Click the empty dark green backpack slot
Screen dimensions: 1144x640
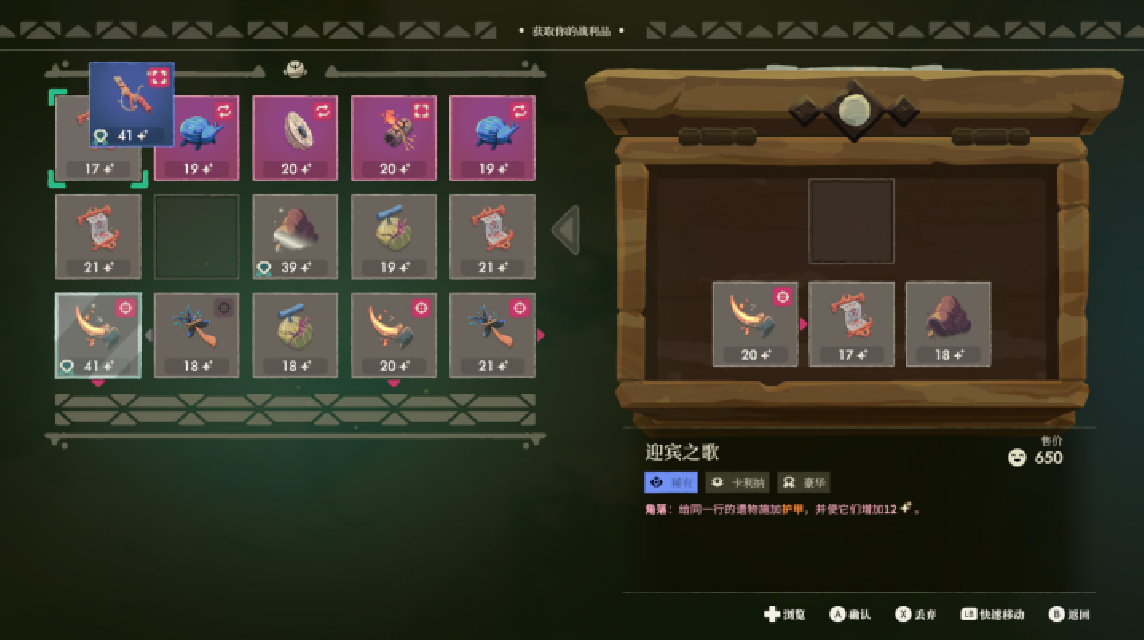tap(196, 236)
